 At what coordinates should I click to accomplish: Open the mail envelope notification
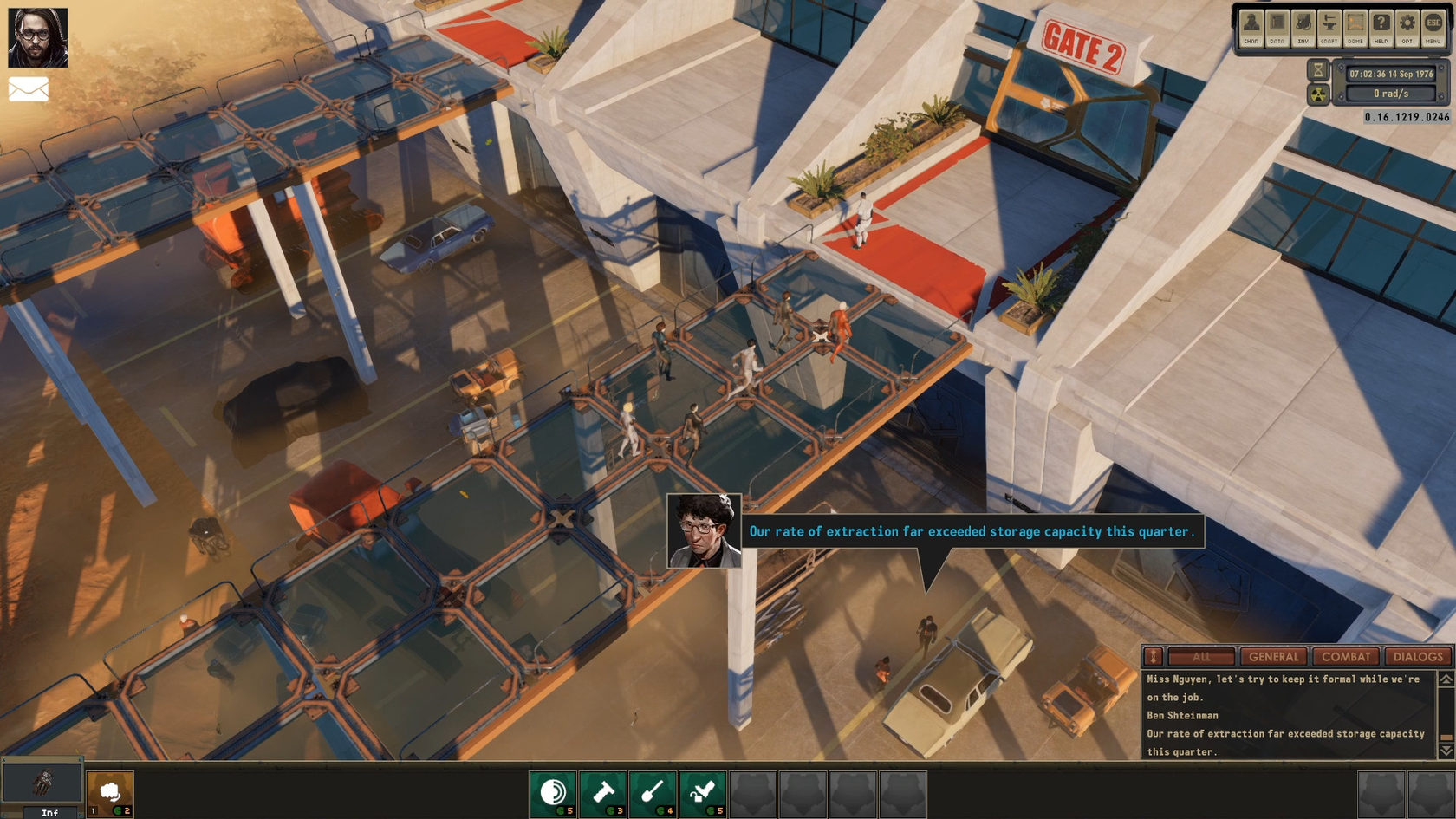click(29, 89)
